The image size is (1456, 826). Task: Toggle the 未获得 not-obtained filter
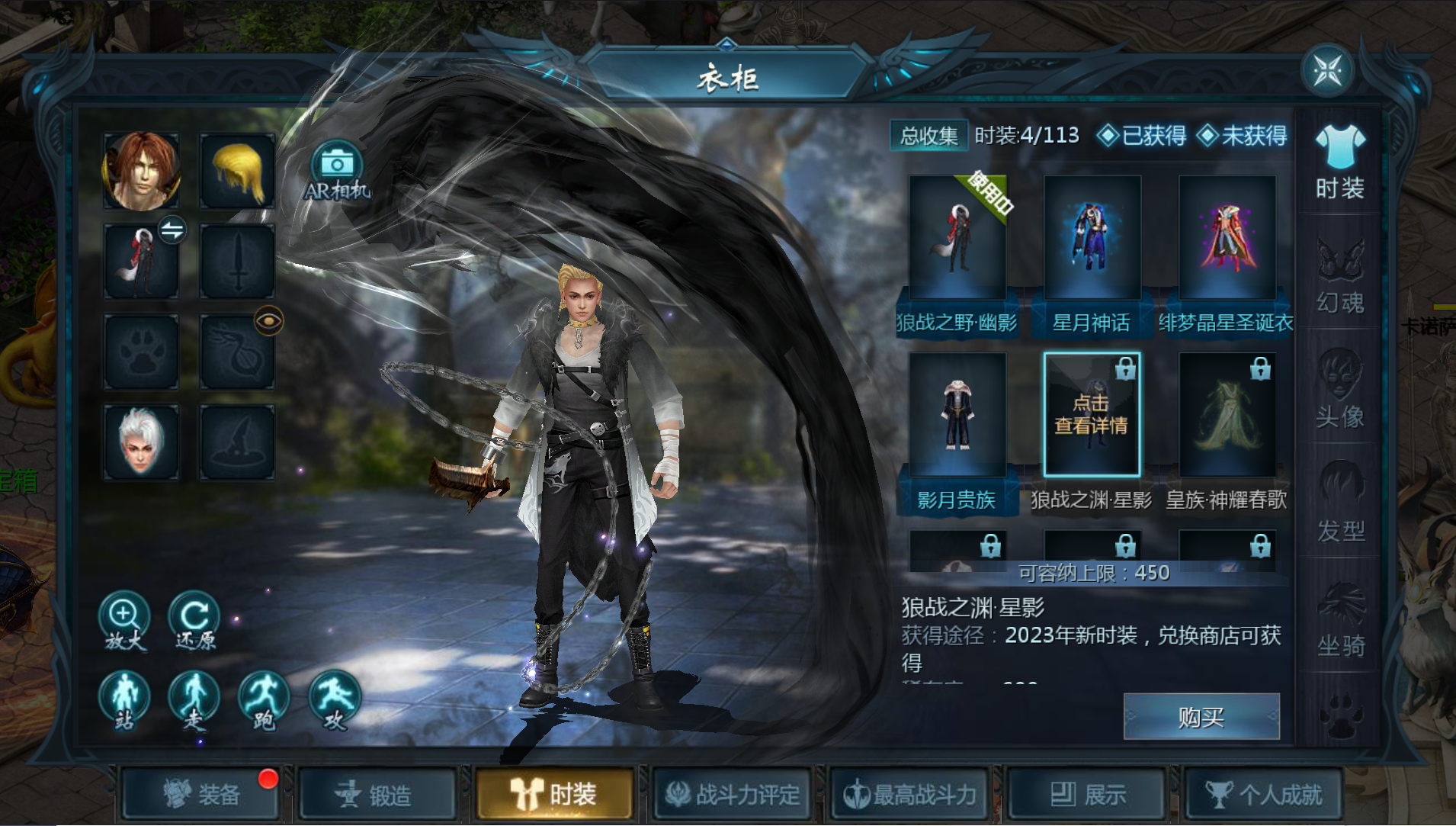point(1243,136)
